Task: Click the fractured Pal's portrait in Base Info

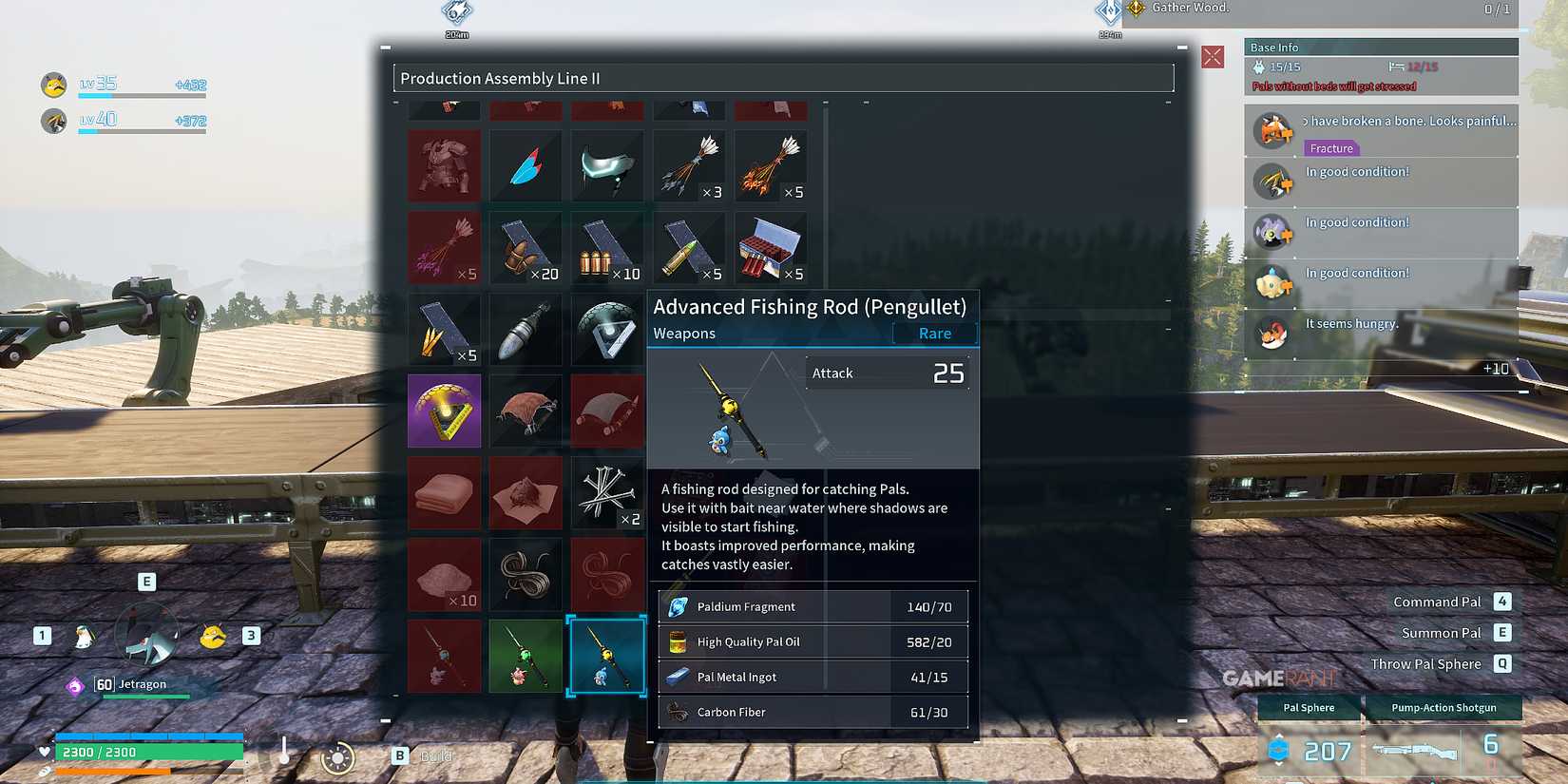Action: 1272,131
